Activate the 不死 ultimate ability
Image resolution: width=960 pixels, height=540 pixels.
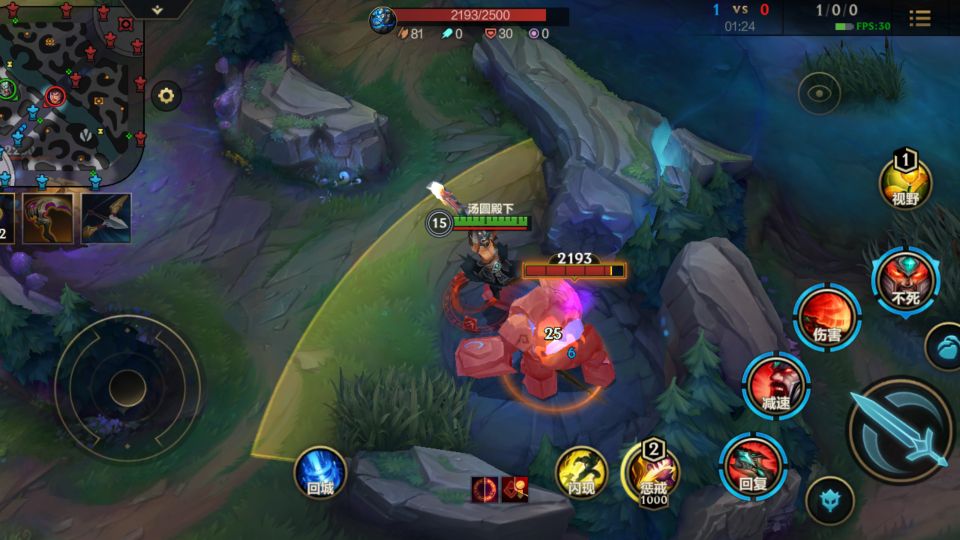click(905, 281)
